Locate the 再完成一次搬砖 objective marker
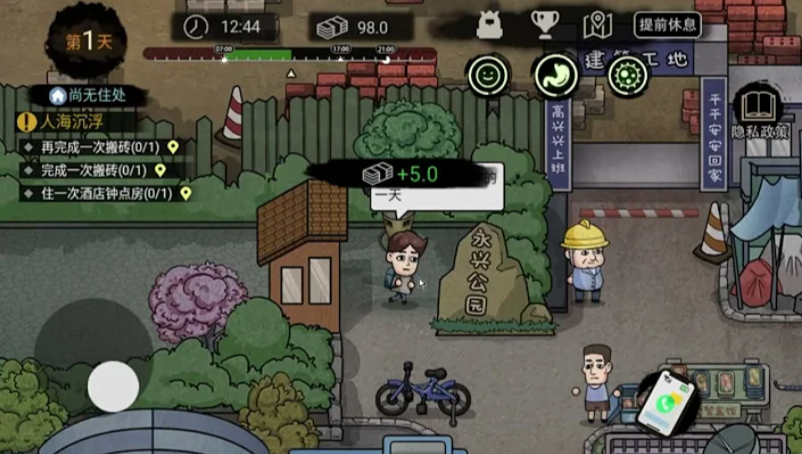This screenshot has height=454, width=802. click(173, 147)
